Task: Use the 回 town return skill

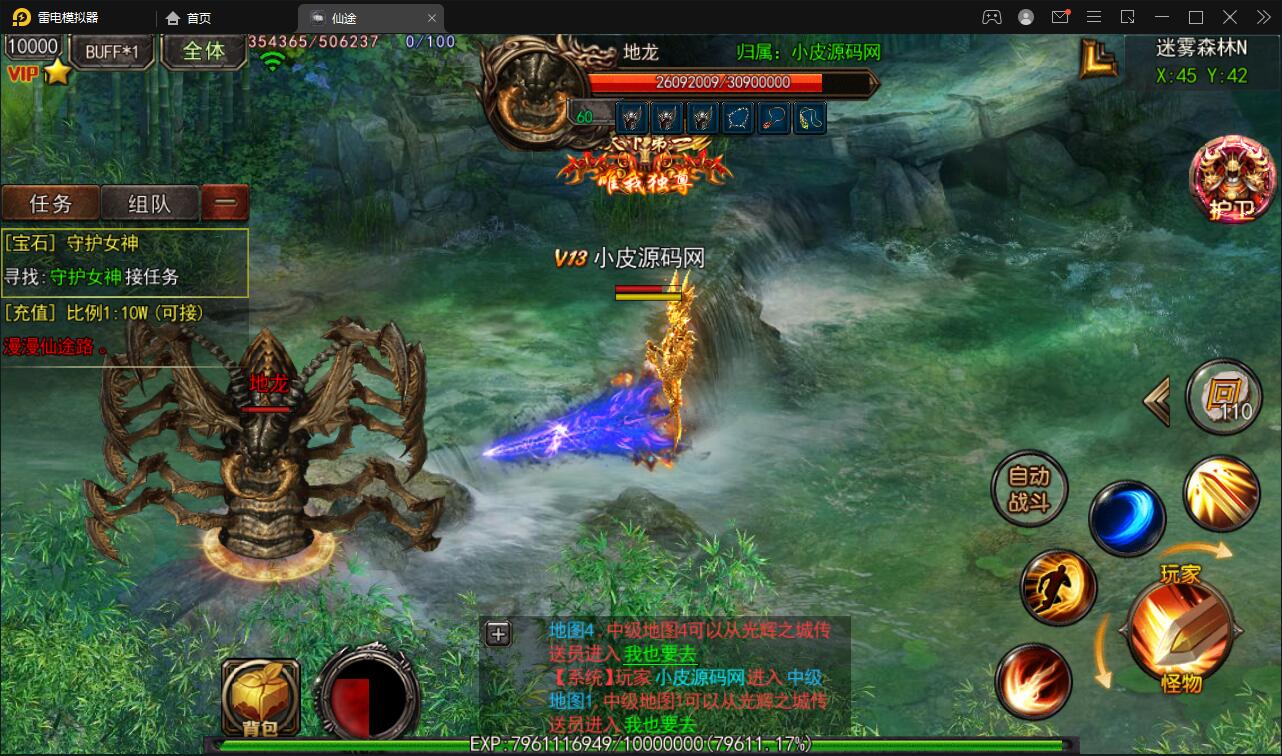Action: click(x=1222, y=397)
